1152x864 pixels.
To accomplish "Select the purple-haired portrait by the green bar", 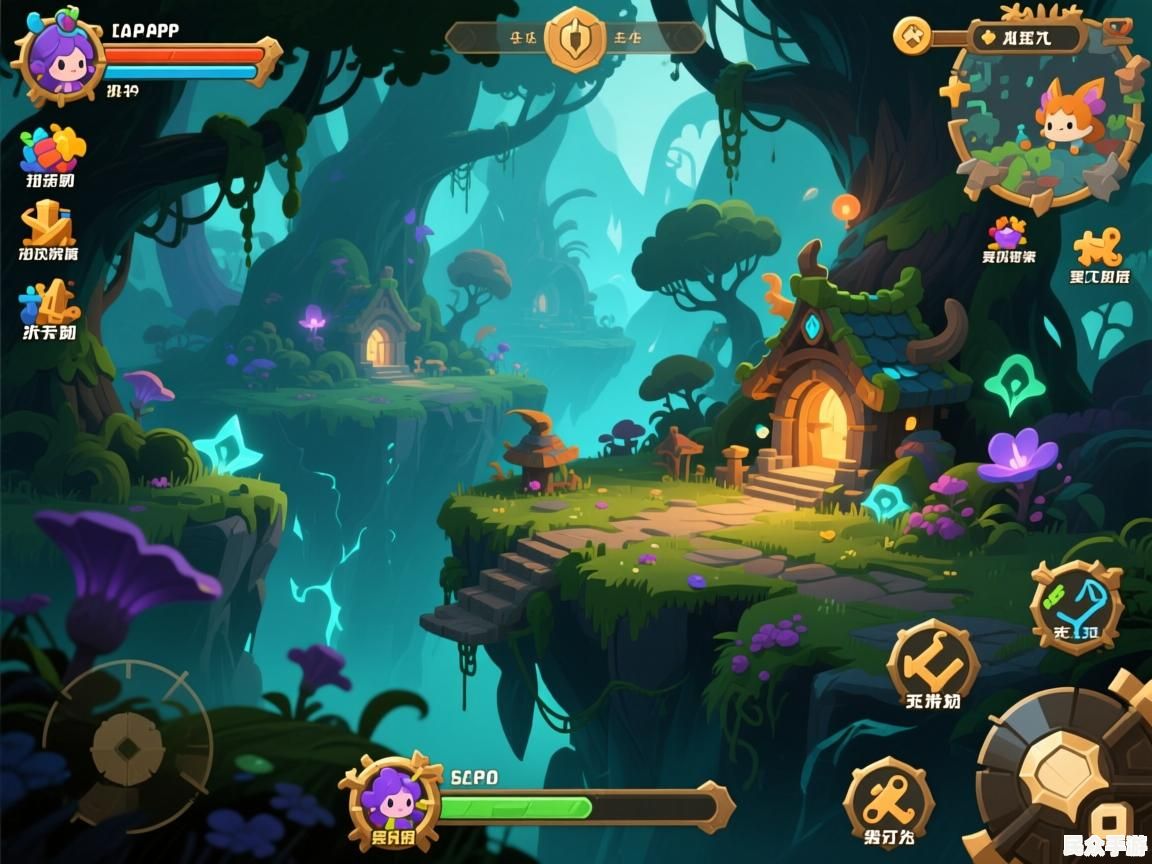I will pyautogui.click(x=391, y=802).
